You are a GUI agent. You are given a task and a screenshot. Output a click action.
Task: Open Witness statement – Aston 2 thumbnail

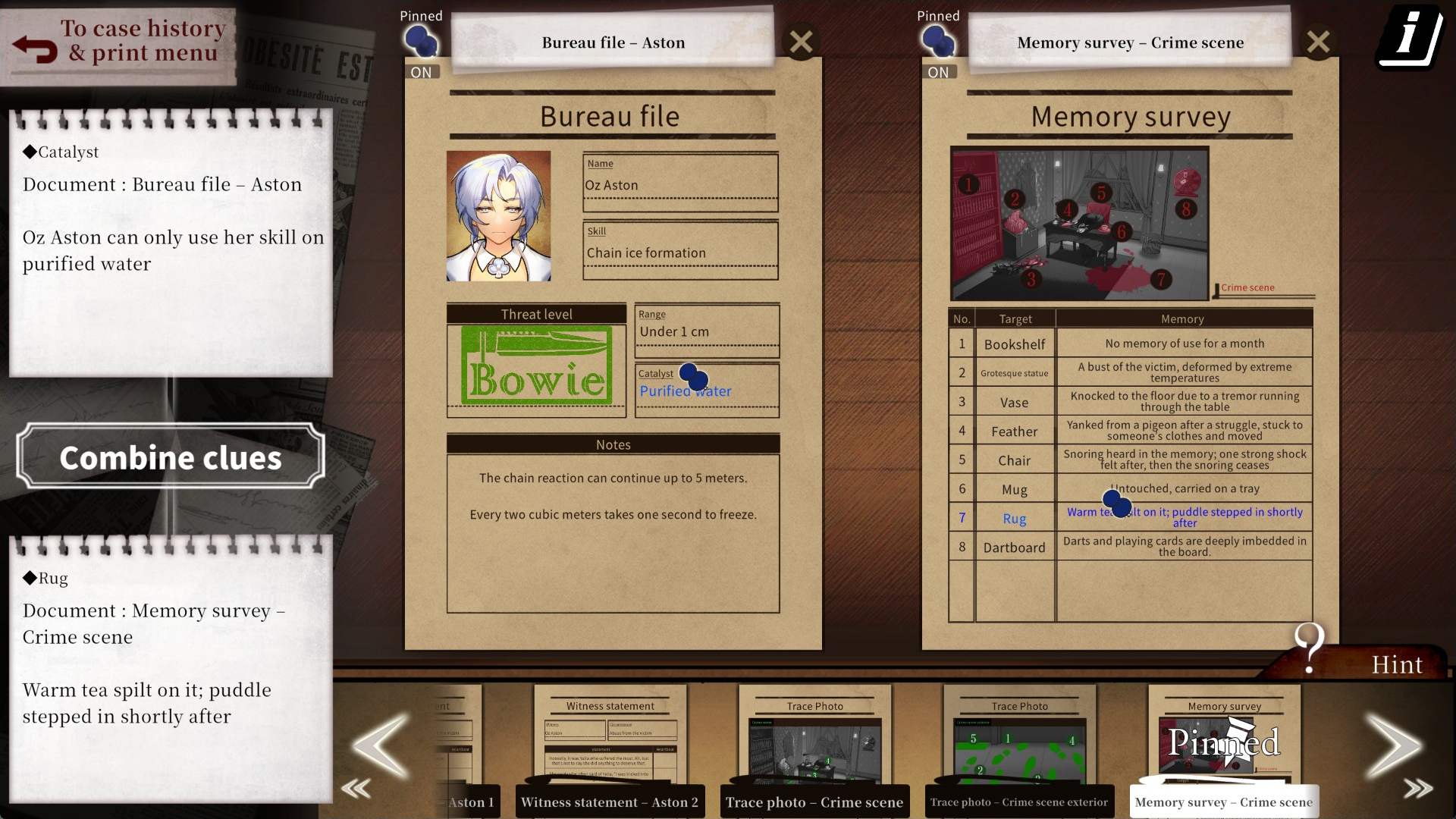[x=610, y=747]
